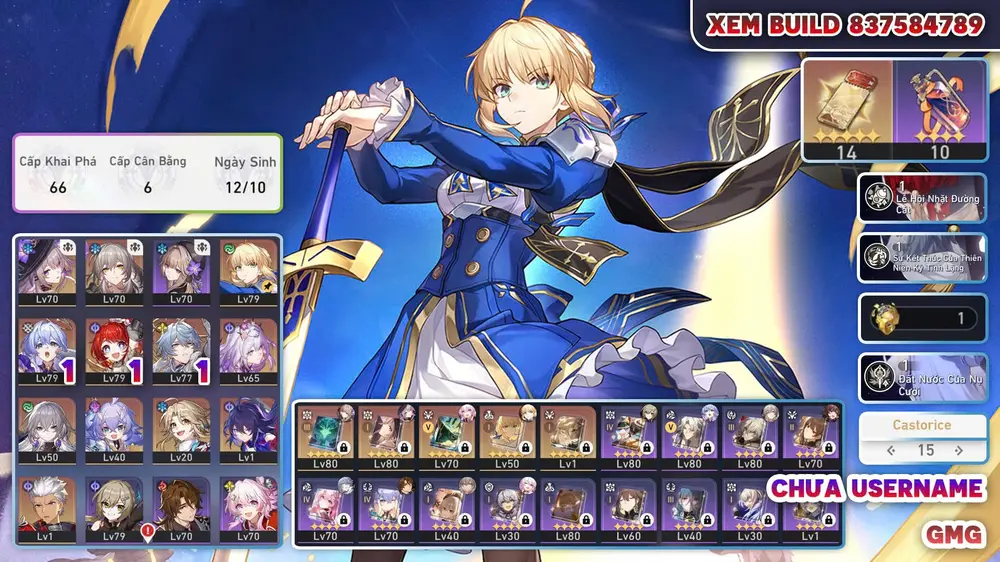Click the XEM BUILD 837584789 banner

pyautogui.click(x=845, y=25)
